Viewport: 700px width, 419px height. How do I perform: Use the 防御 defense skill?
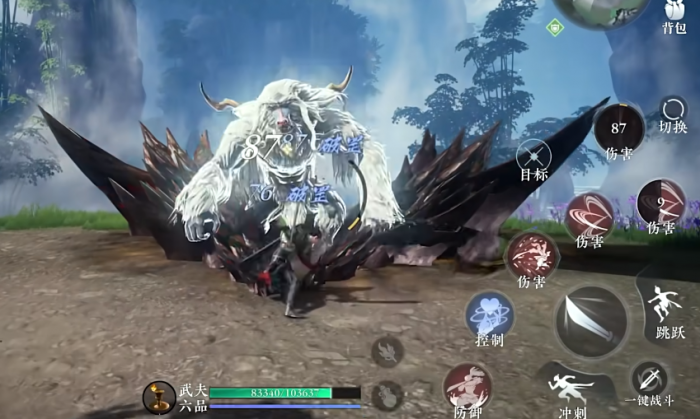pos(467,388)
